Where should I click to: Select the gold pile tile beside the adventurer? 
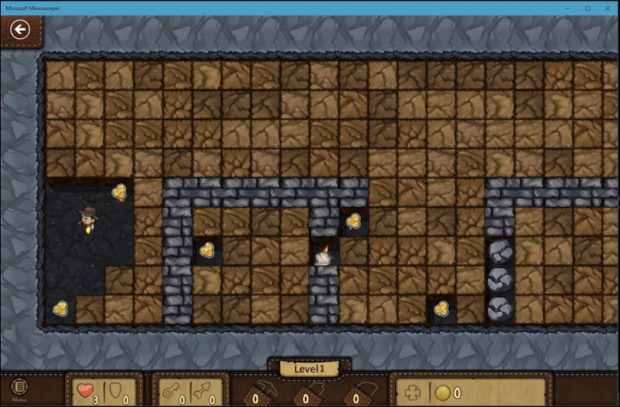click(120, 191)
